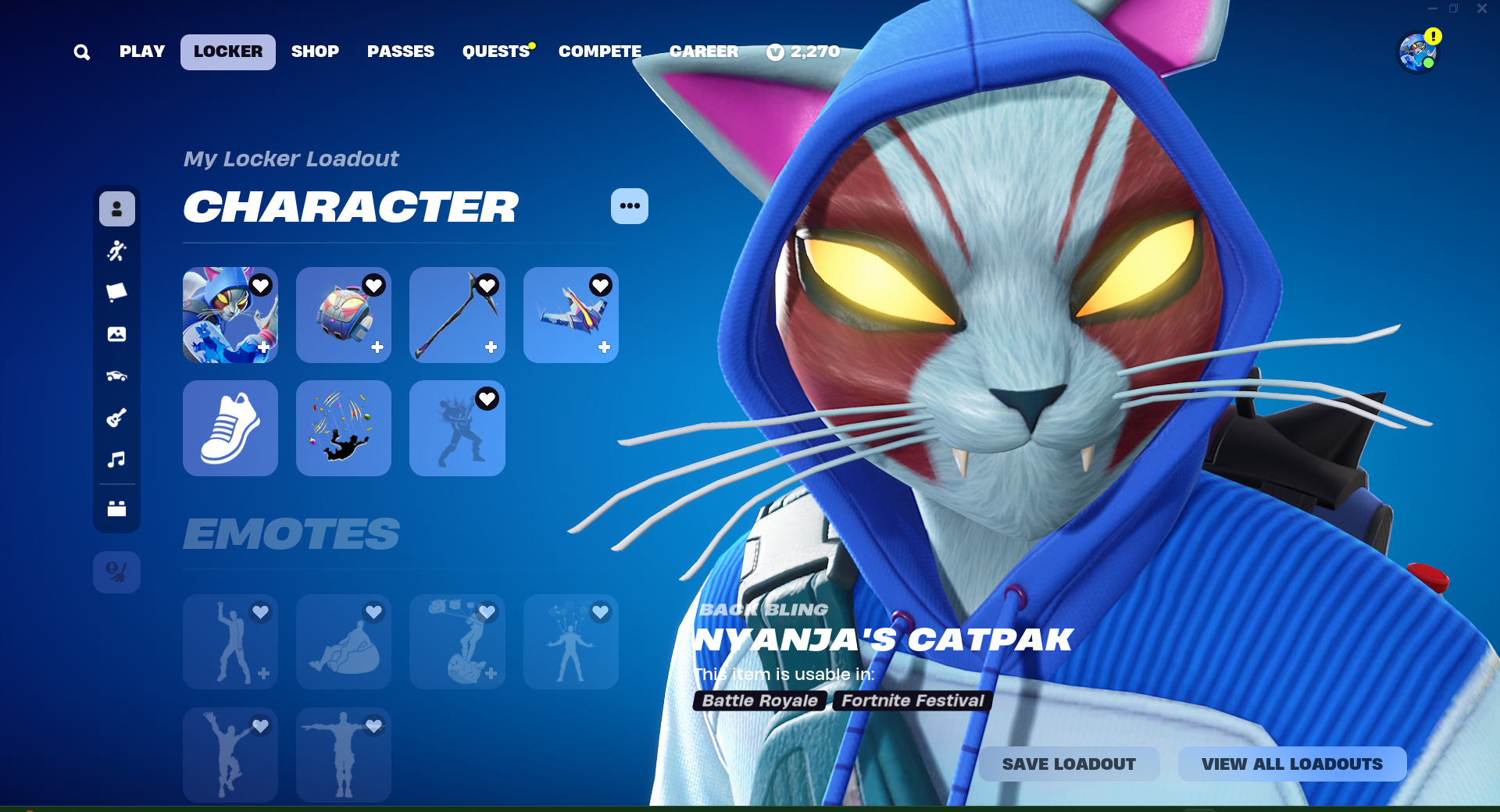Toggle the heart on the pickaxe slot

tap(488, 287)
